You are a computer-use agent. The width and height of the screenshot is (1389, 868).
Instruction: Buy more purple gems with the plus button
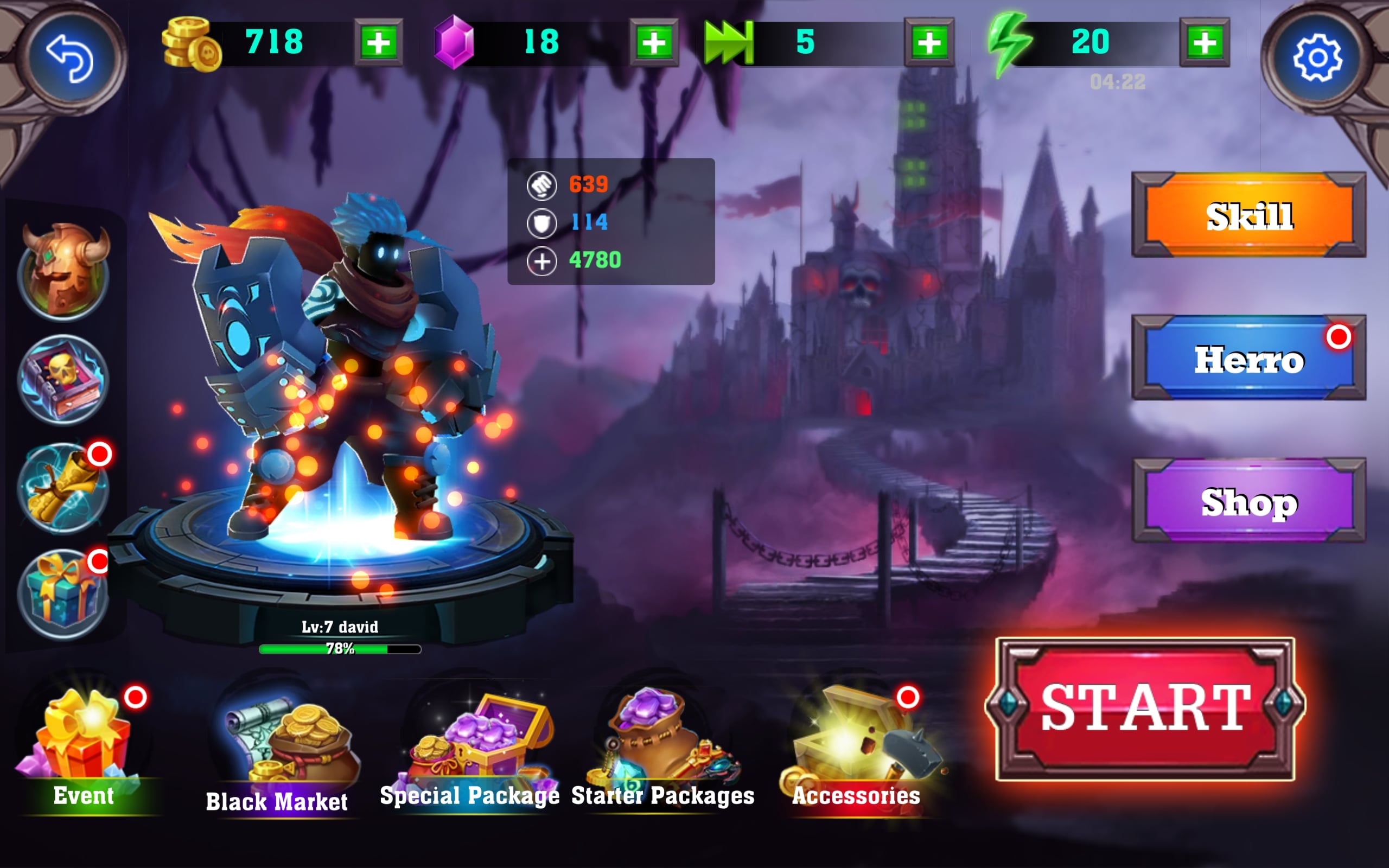click(x=653, y=42)
